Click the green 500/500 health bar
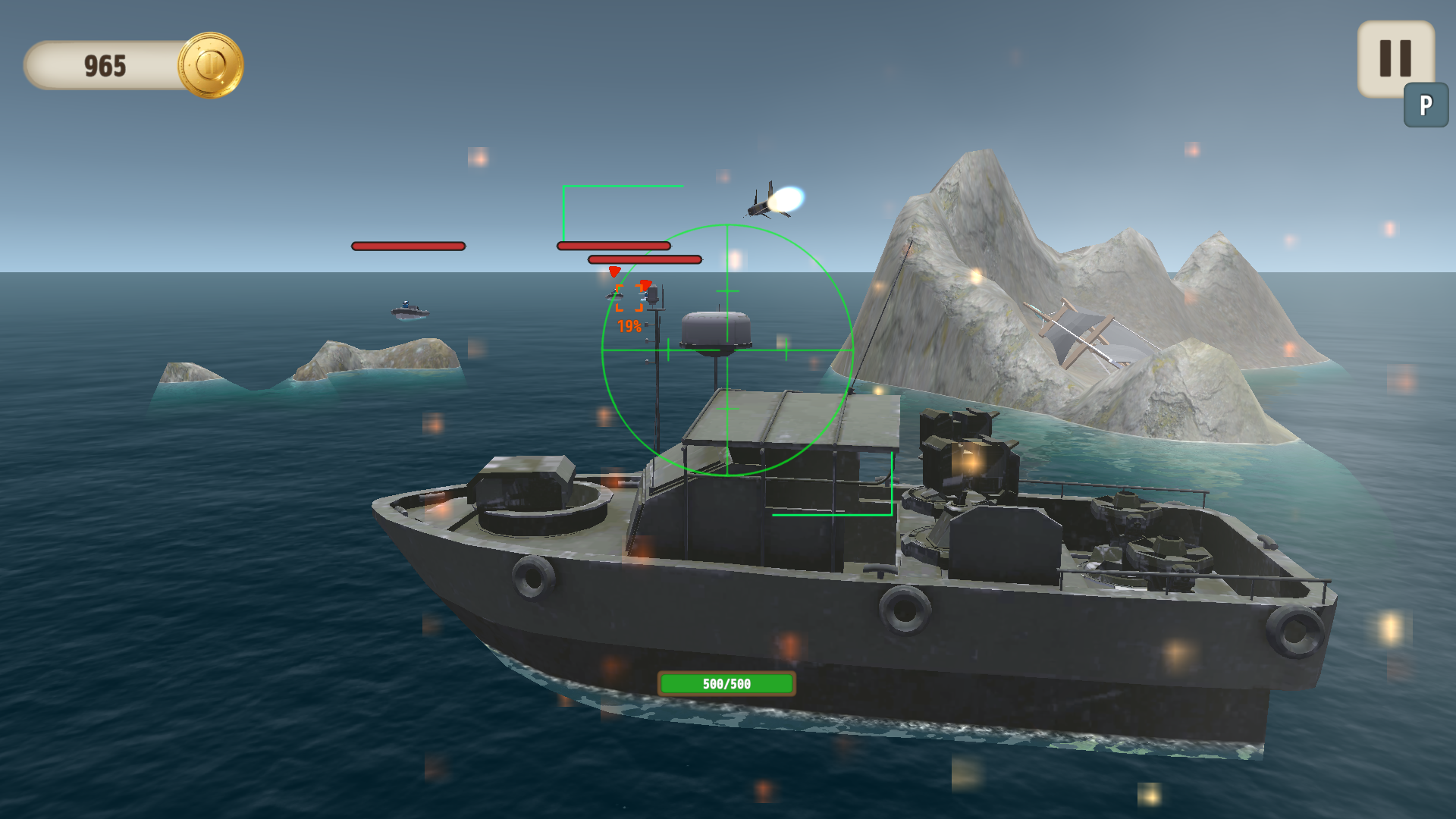 [726, 685]
